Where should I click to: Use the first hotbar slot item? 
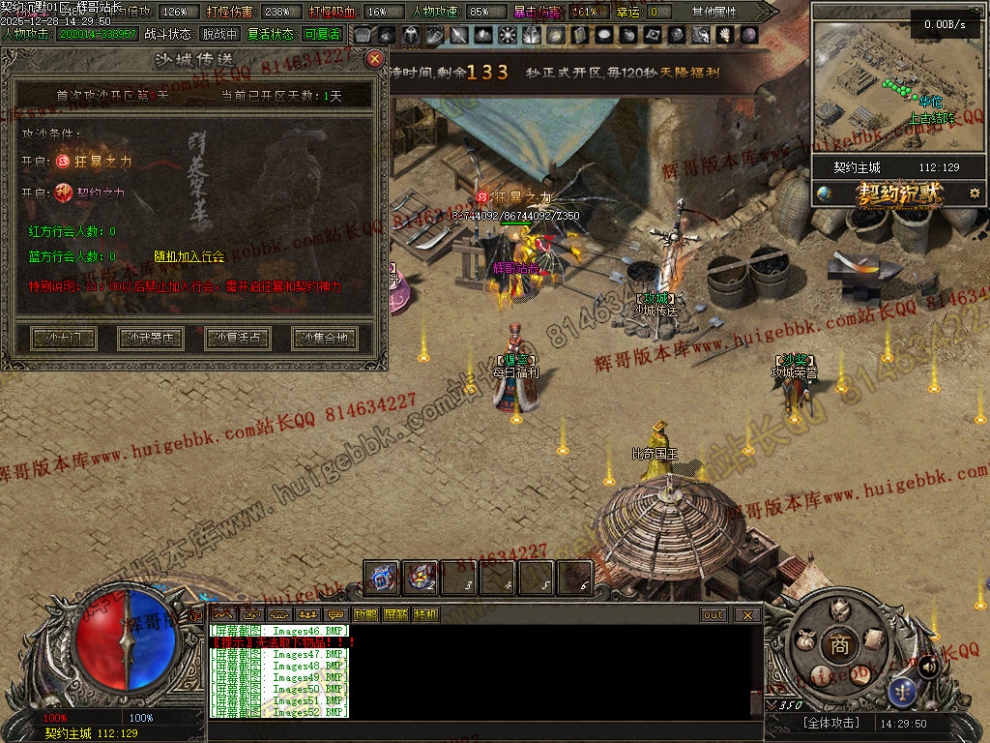coord(381,577)
